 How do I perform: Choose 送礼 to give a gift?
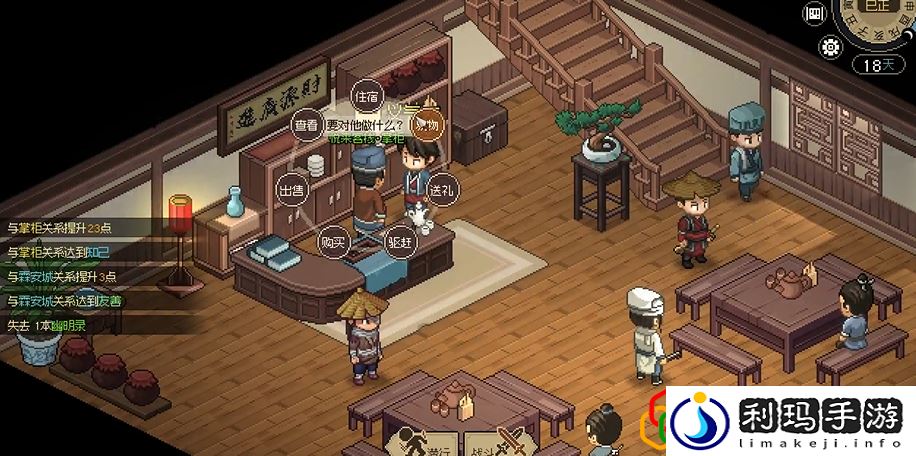pyautogui.click(x=440, y=189)
